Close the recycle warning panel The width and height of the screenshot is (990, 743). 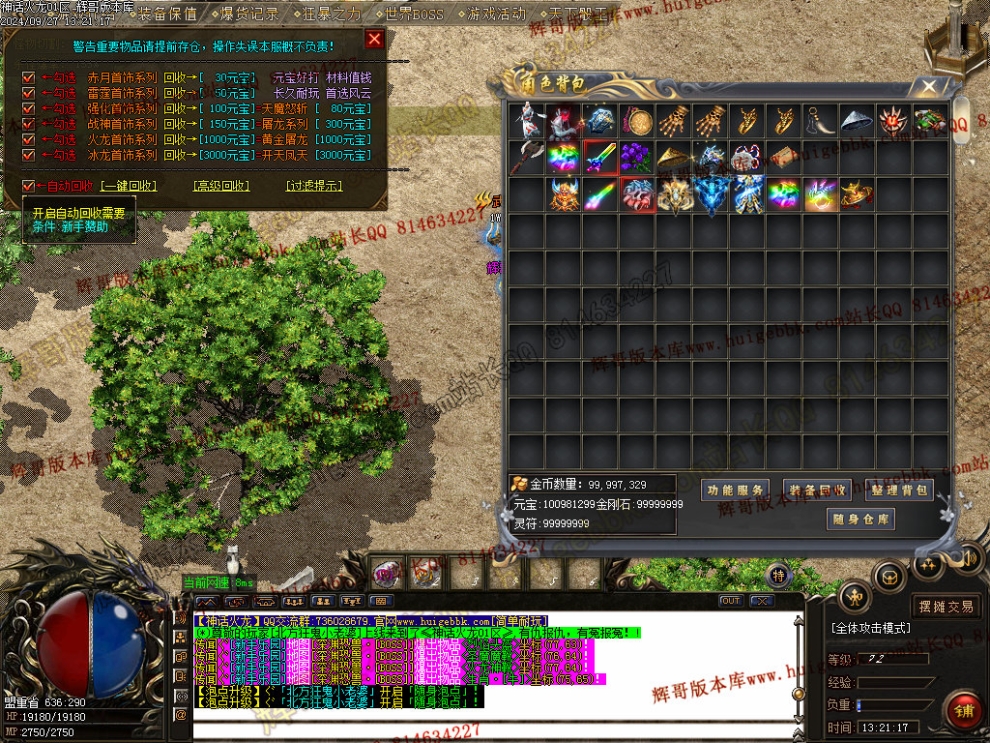pyautogui.click(x=374, y=40)
